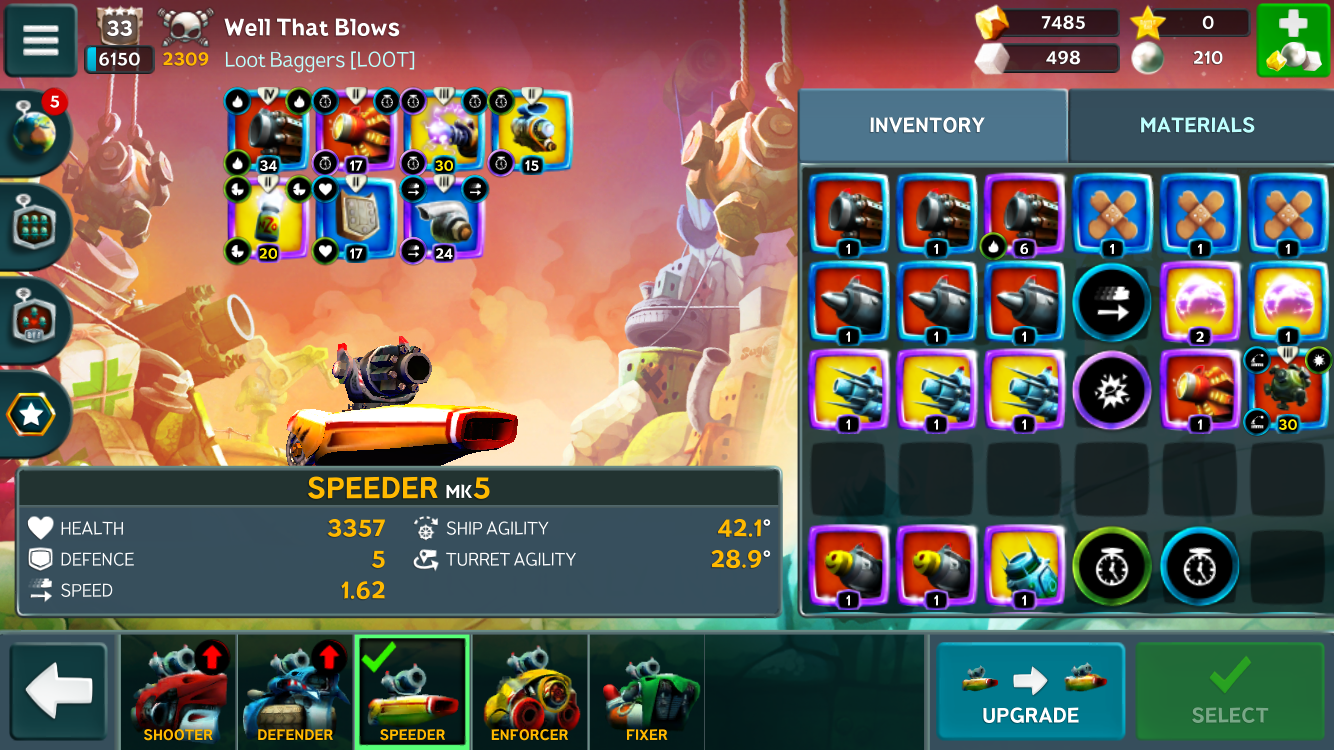Select the equipped level 34 cannon
Image resolution: width=1334 pixels, height=750 pixels.
(267, 131)
